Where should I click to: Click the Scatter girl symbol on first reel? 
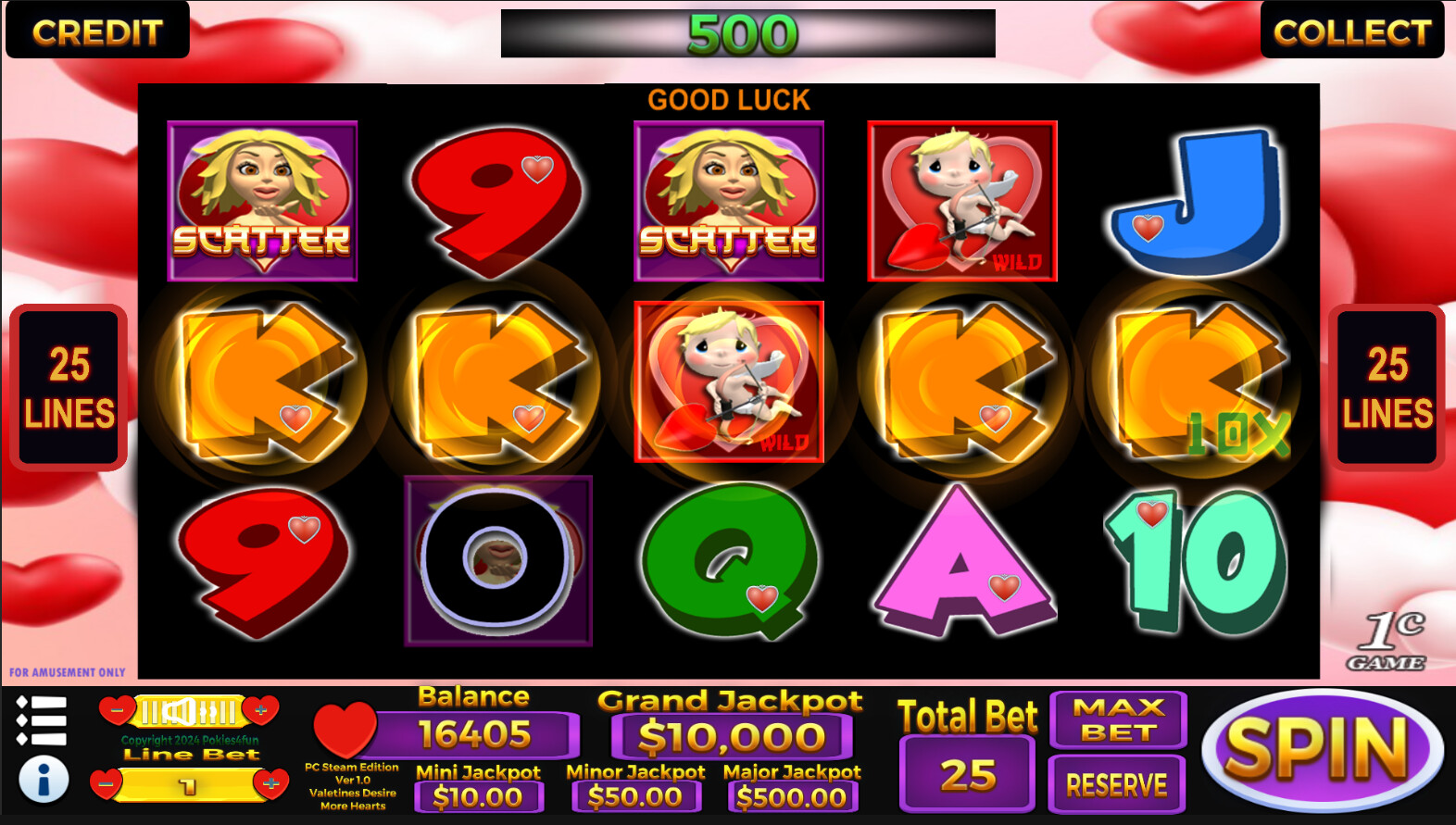[262, 201]
